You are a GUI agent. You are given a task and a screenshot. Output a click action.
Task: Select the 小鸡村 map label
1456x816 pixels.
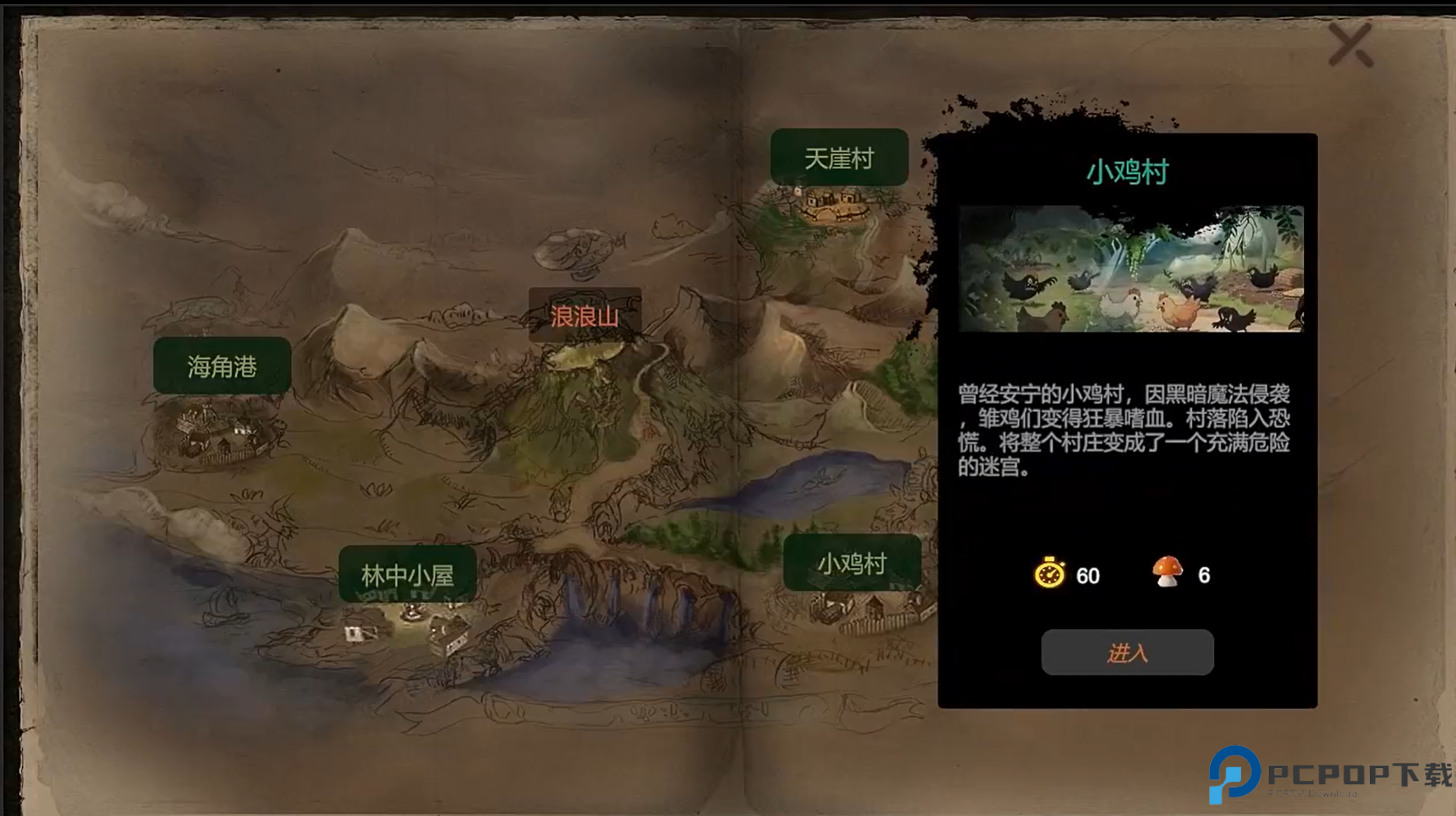pos(851,565)
